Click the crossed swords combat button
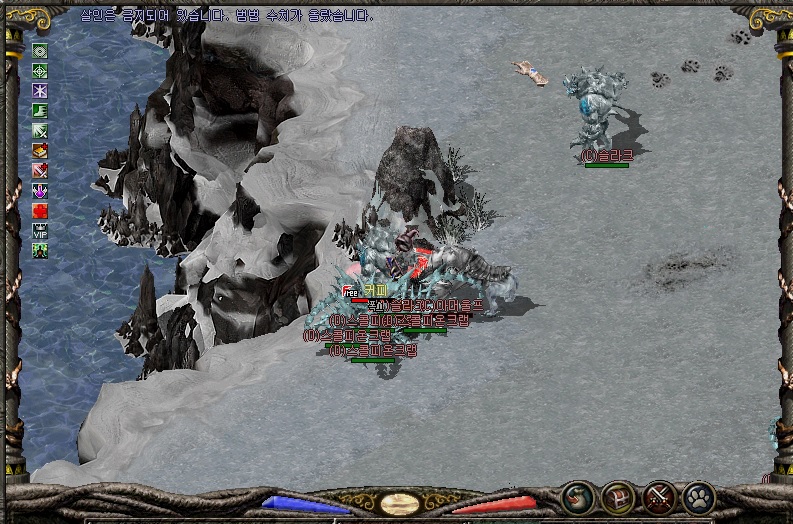Screen dimensions: 793x524 pyautogui.click(x=658, y=496)
